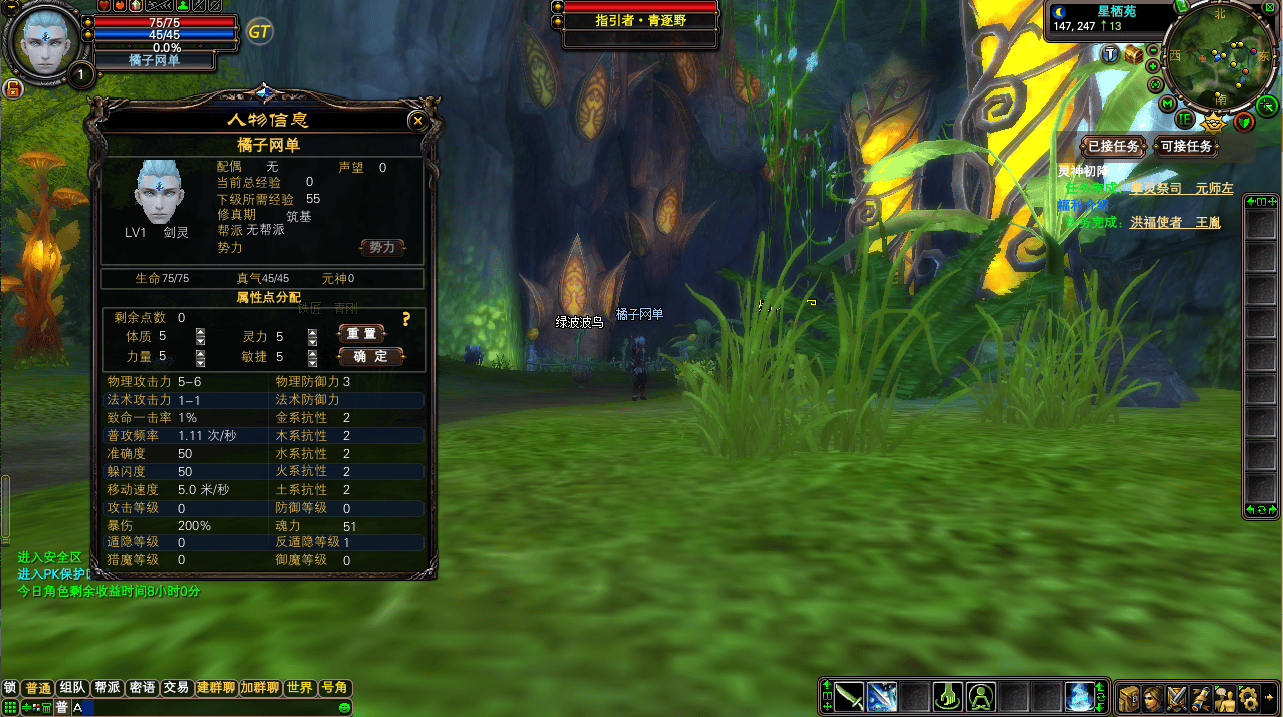Use the green sword attack skill

[x=850, y=696]
